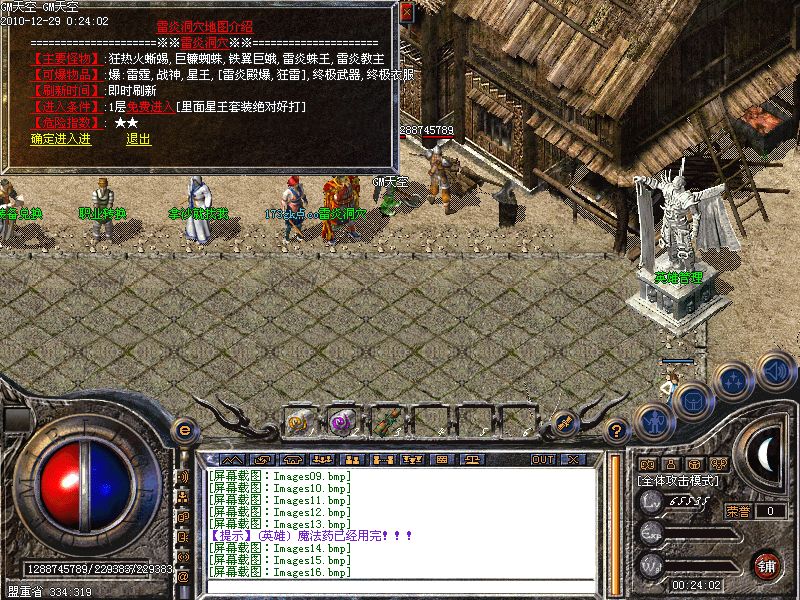Open the character status round button
The image size is (800, 600).
[x=653, y=421]
